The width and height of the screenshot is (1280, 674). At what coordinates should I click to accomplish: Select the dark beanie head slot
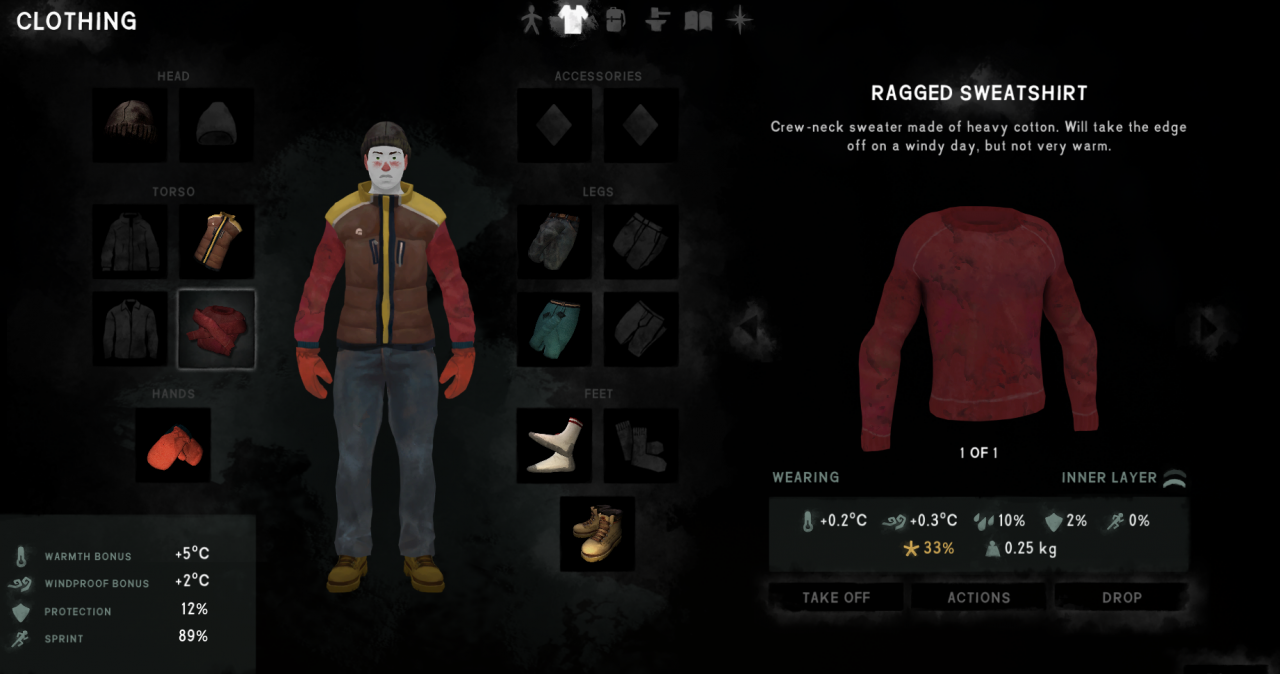pos(216,125)
